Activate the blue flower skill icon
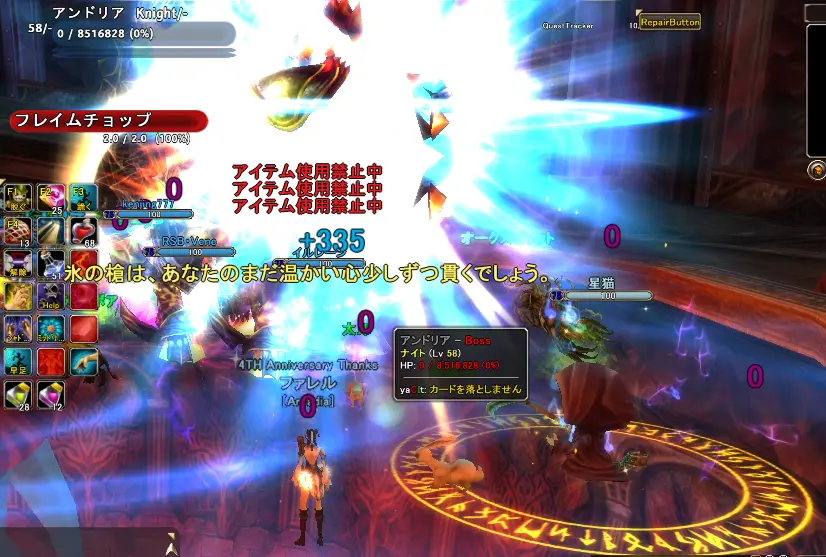Viewport: 826px width, 557px height. [x=51, y=330]
